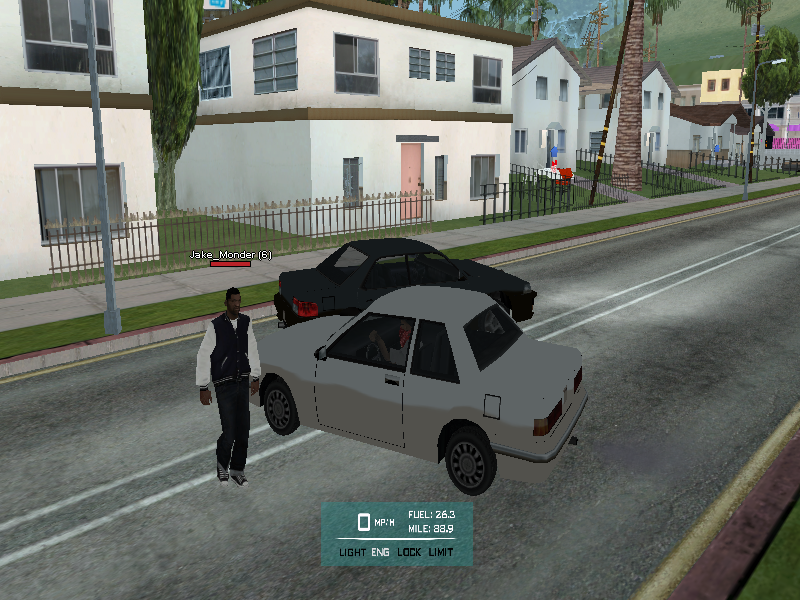Toggle the ENG engine indicator
Viewport: 800px width, 600px height.
(x=380, y=552)
